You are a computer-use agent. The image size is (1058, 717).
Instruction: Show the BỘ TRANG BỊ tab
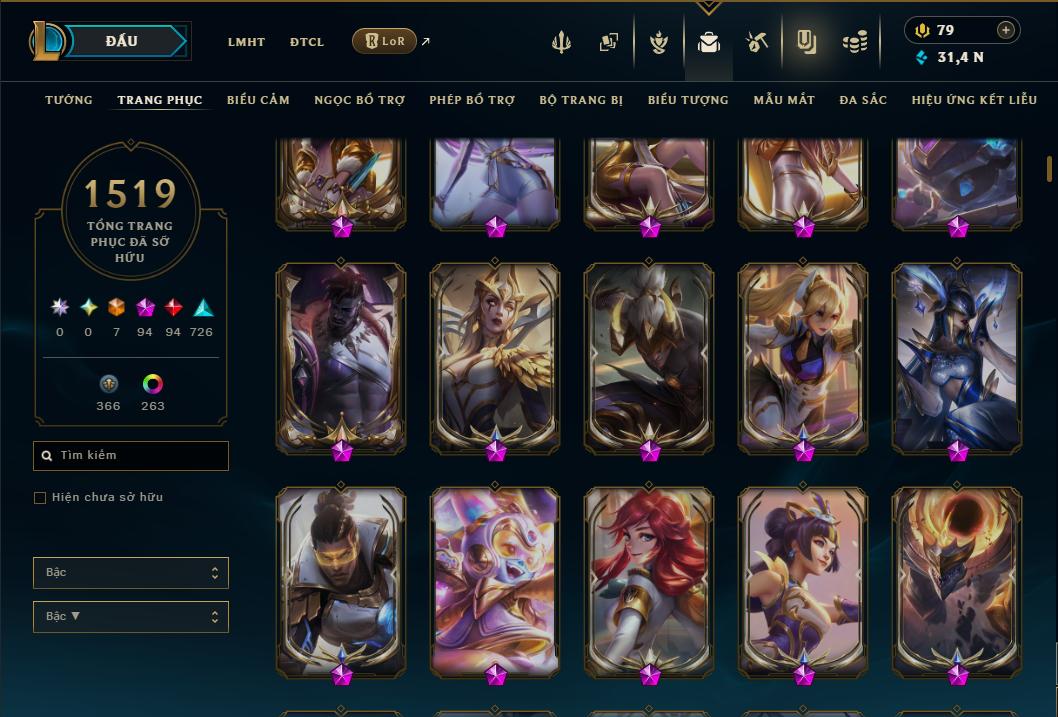point(581,100)
